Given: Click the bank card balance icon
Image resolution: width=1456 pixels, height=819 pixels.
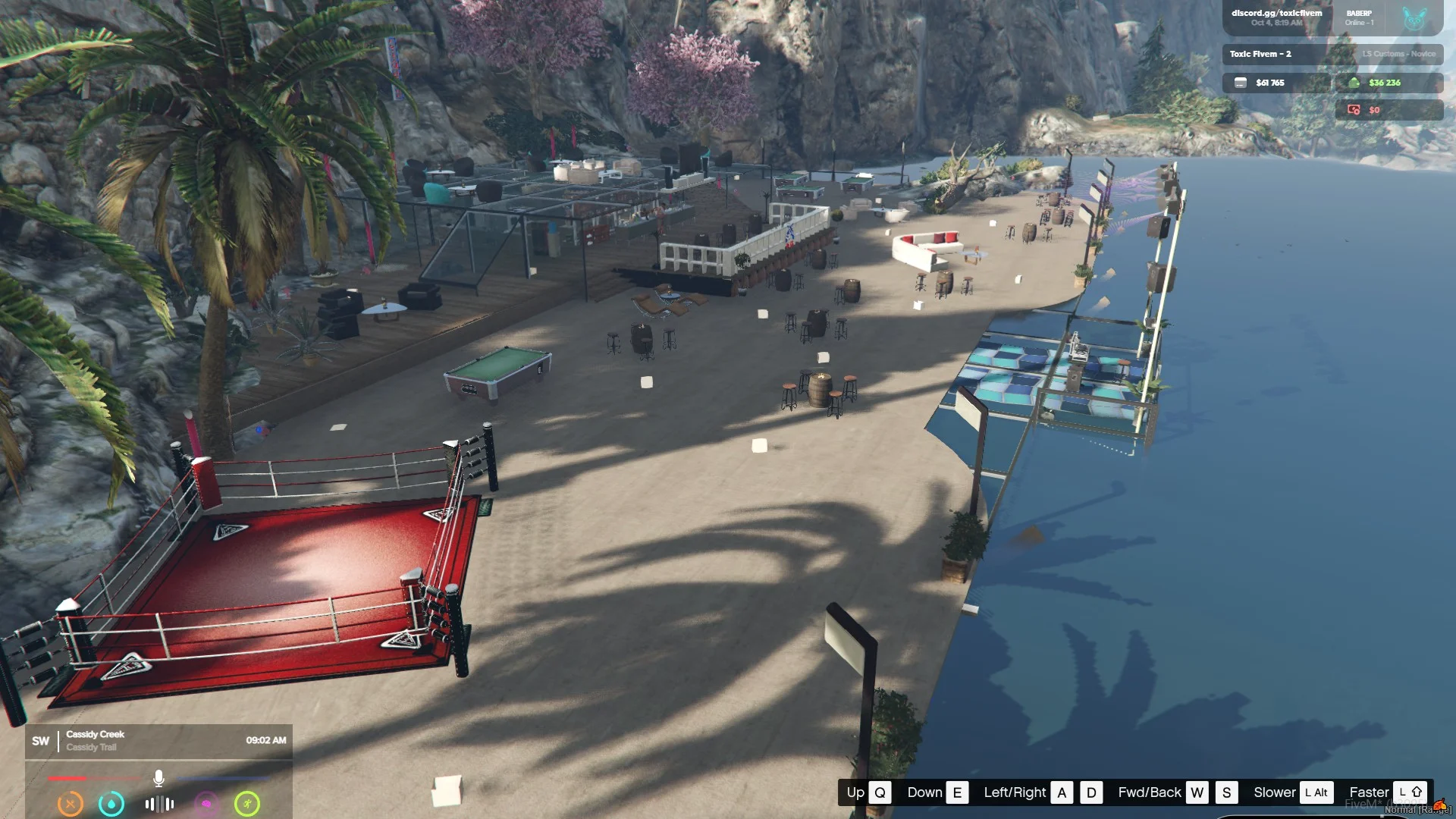Looking at the screenshot, I should 1241,83.
